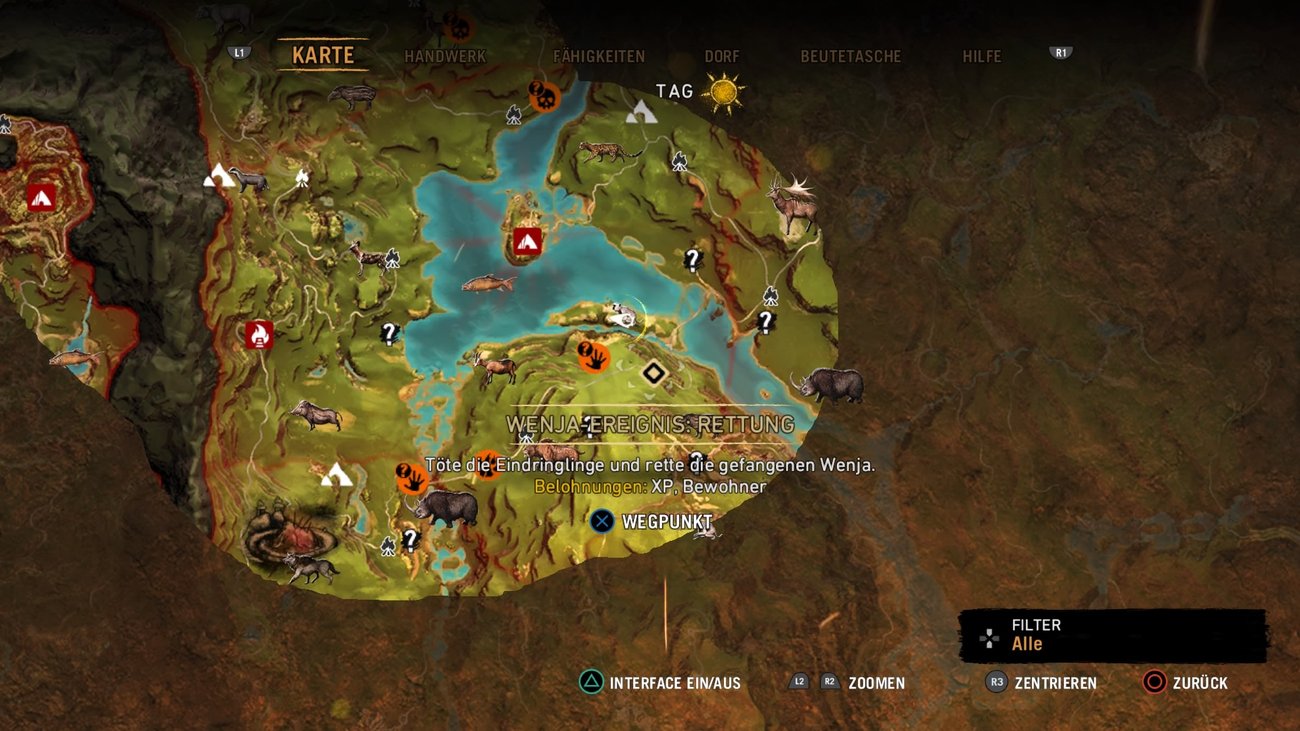
Task: Click the yellow diamond waypoint marker
Action: (654, 373)
